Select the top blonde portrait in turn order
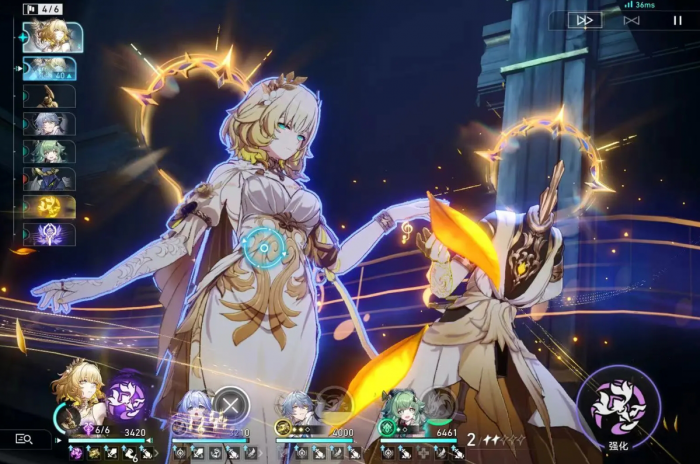The height and width of the screenshot is (464, 700). pos(52,37)
